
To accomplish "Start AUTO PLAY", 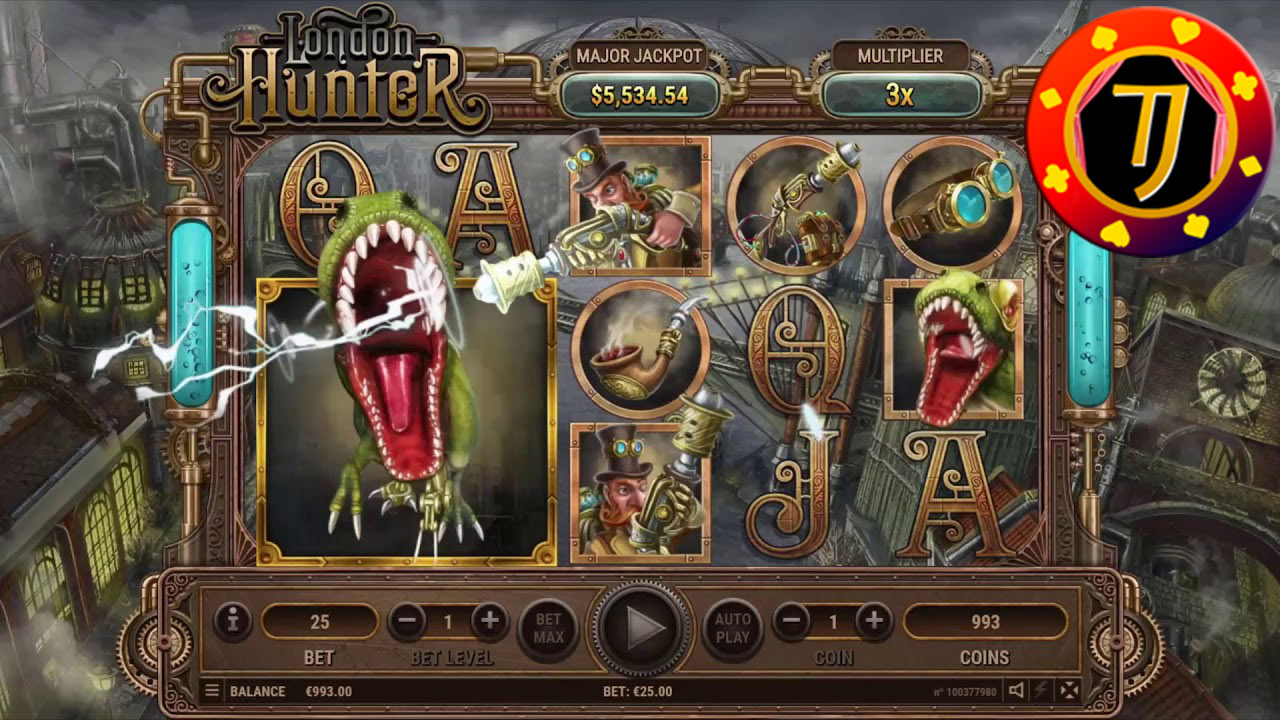I will [x=733, y=626].
